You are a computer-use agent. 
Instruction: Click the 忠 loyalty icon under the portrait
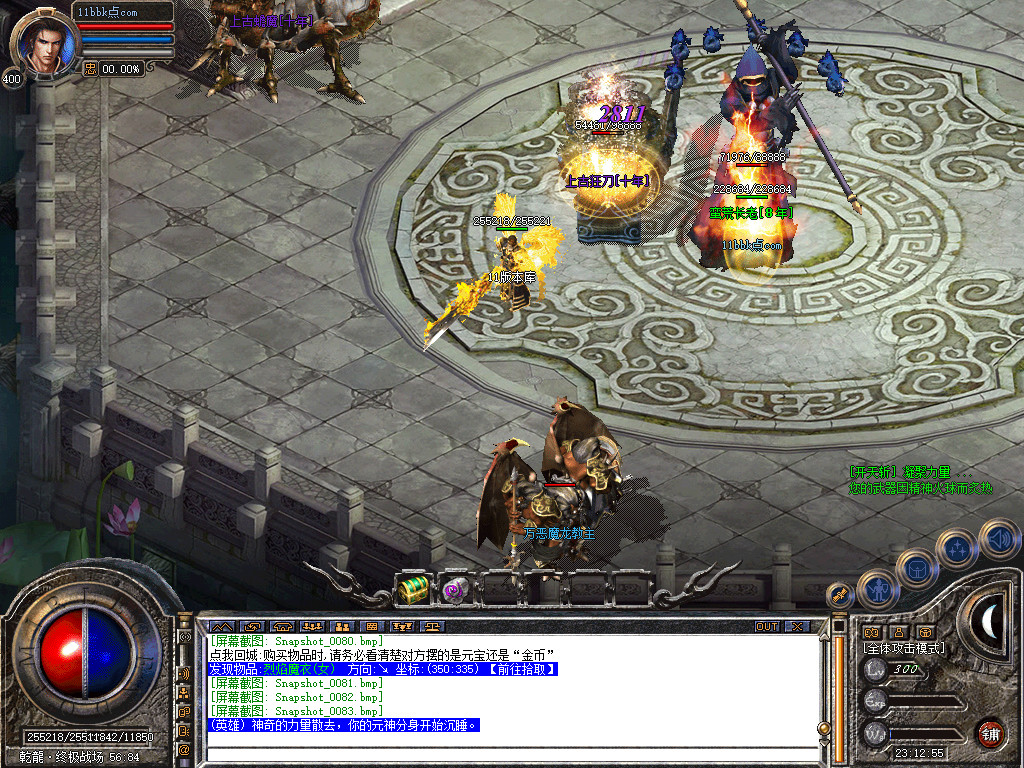tap(89, 69)
